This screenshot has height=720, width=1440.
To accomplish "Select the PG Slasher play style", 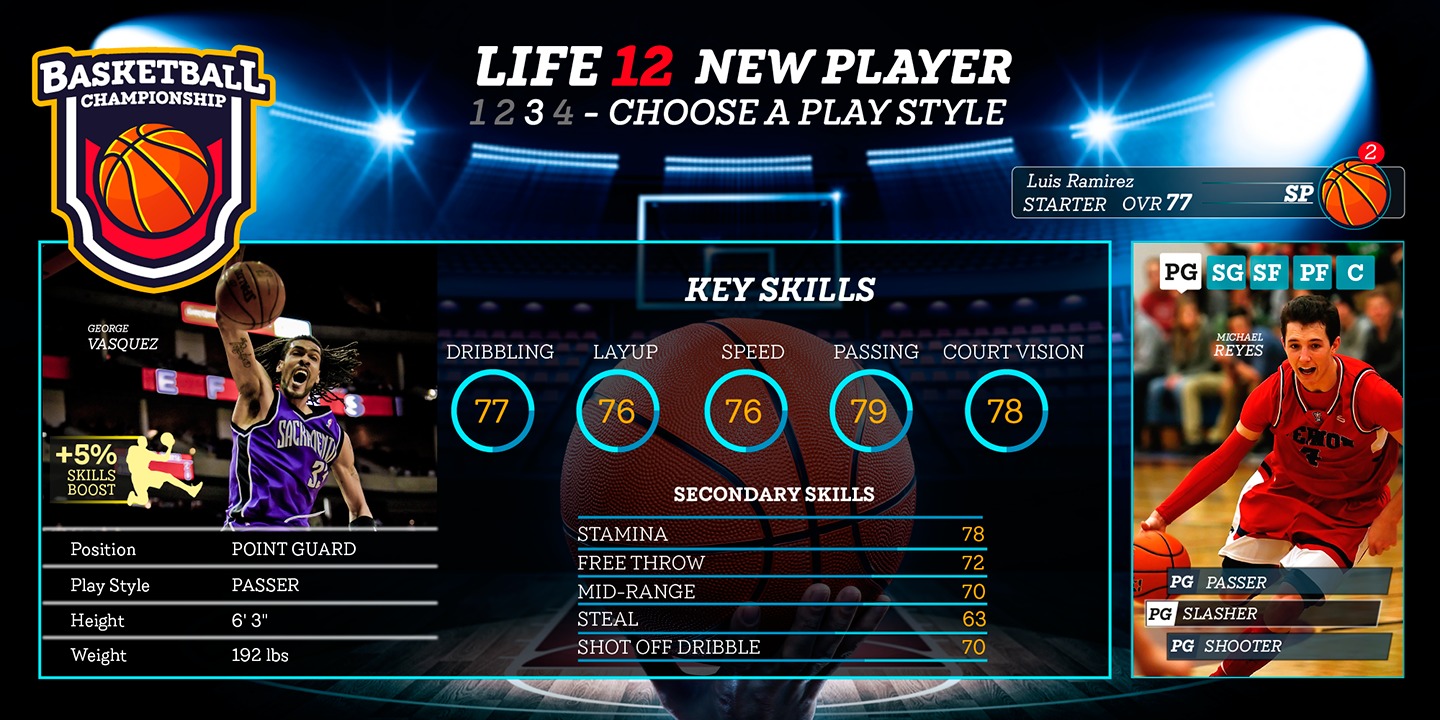I will click(1262, 614).
